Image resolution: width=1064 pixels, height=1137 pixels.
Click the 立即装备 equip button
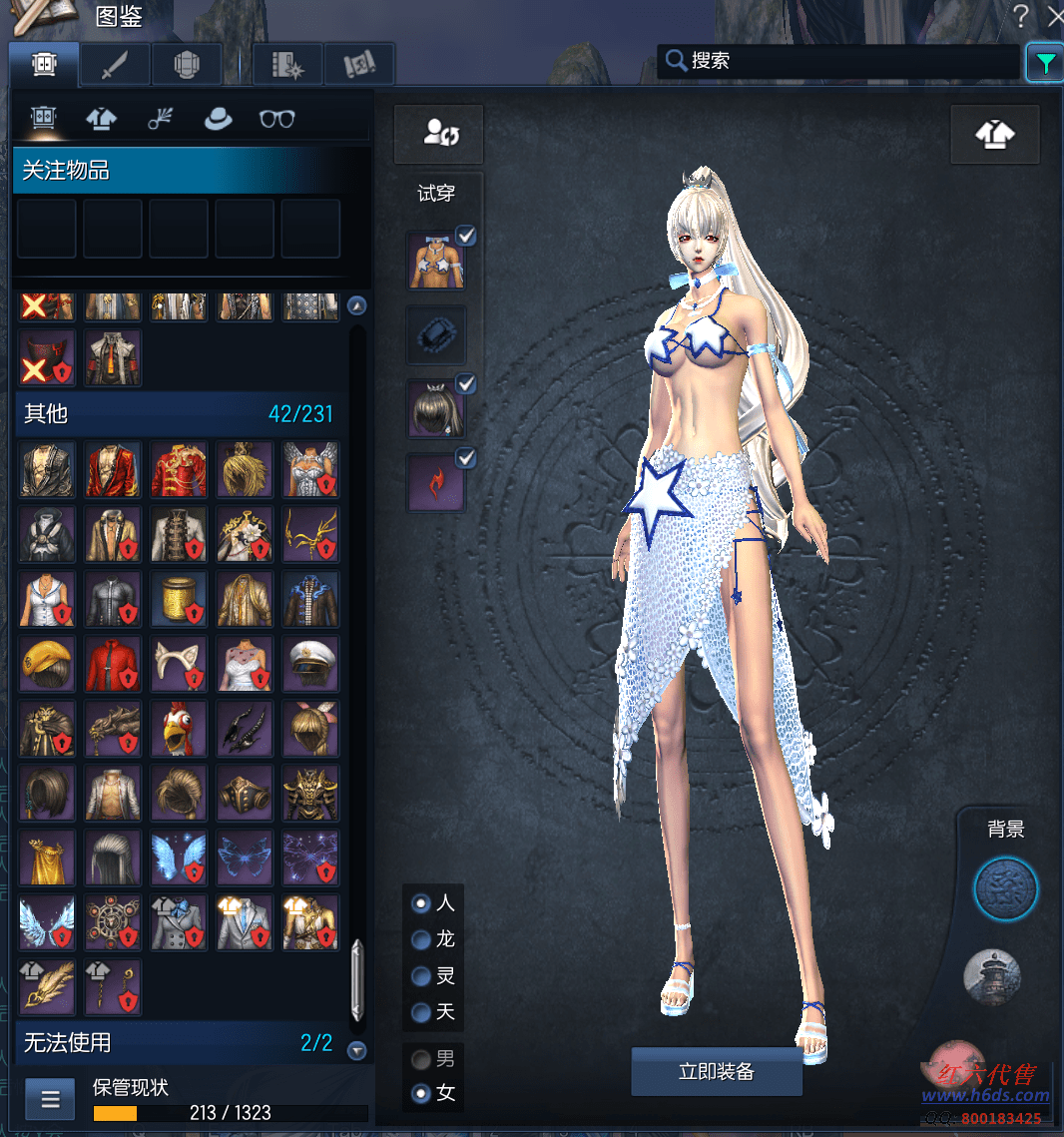pos(716,1072)
